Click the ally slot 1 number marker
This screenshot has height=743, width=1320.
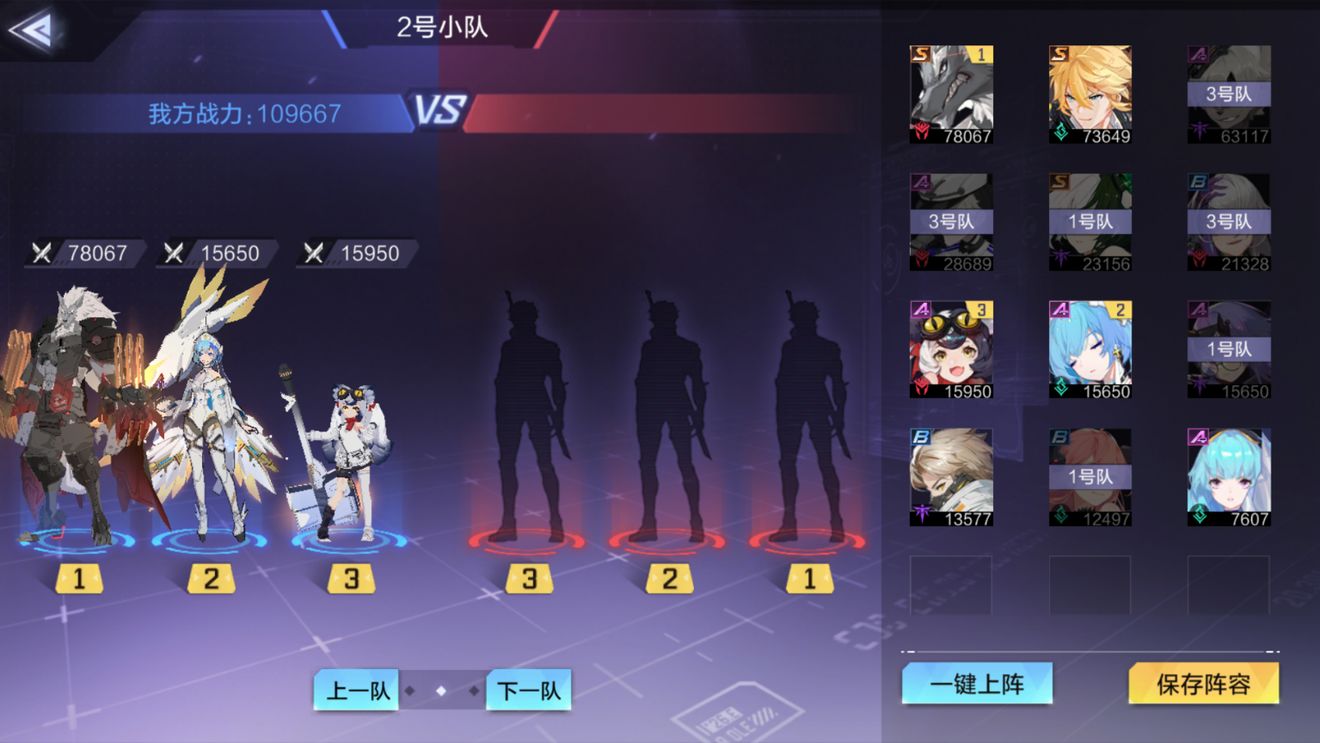[x=78, y=578]
